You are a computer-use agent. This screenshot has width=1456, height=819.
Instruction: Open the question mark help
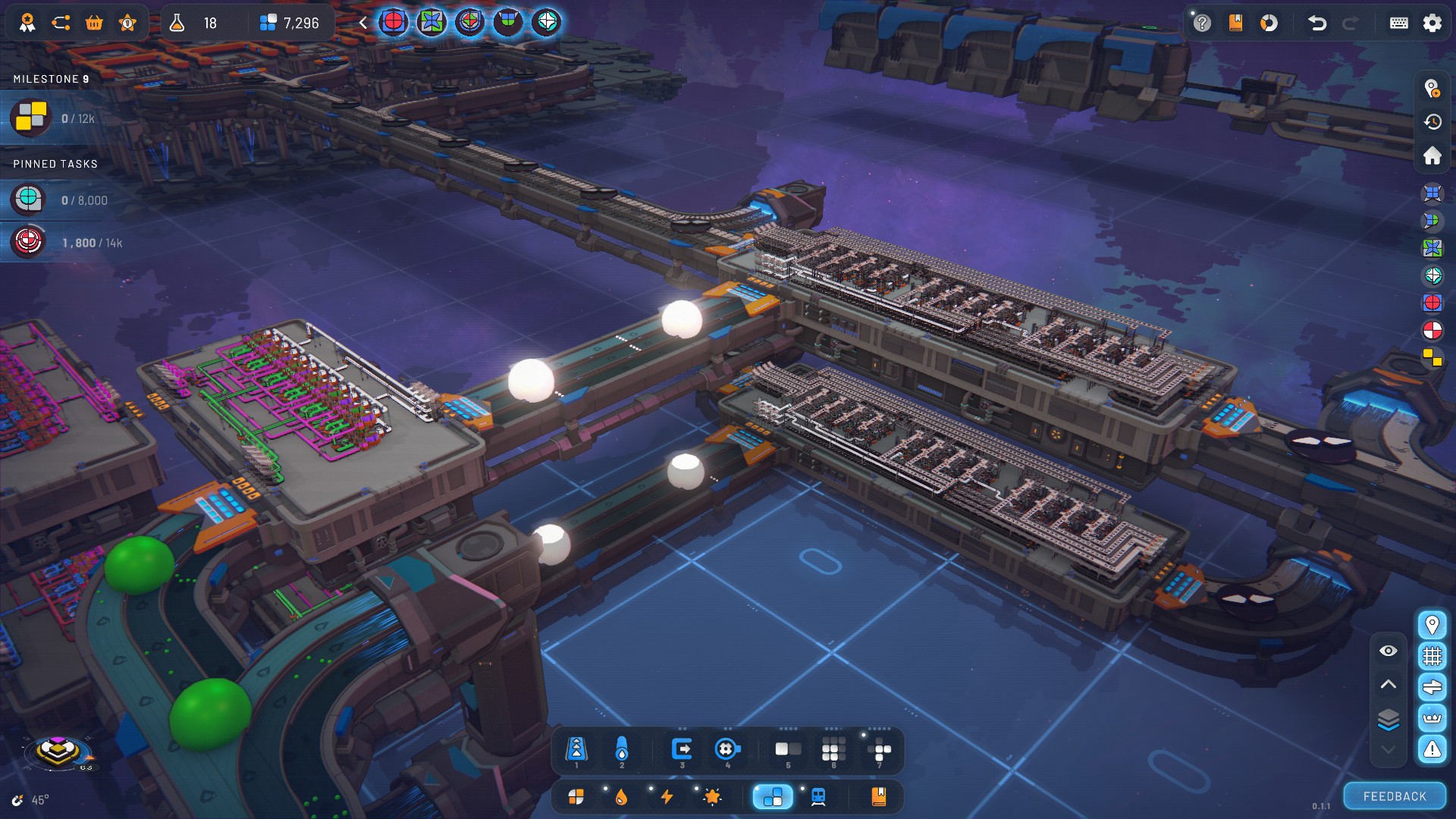[x=1202, y=23]
